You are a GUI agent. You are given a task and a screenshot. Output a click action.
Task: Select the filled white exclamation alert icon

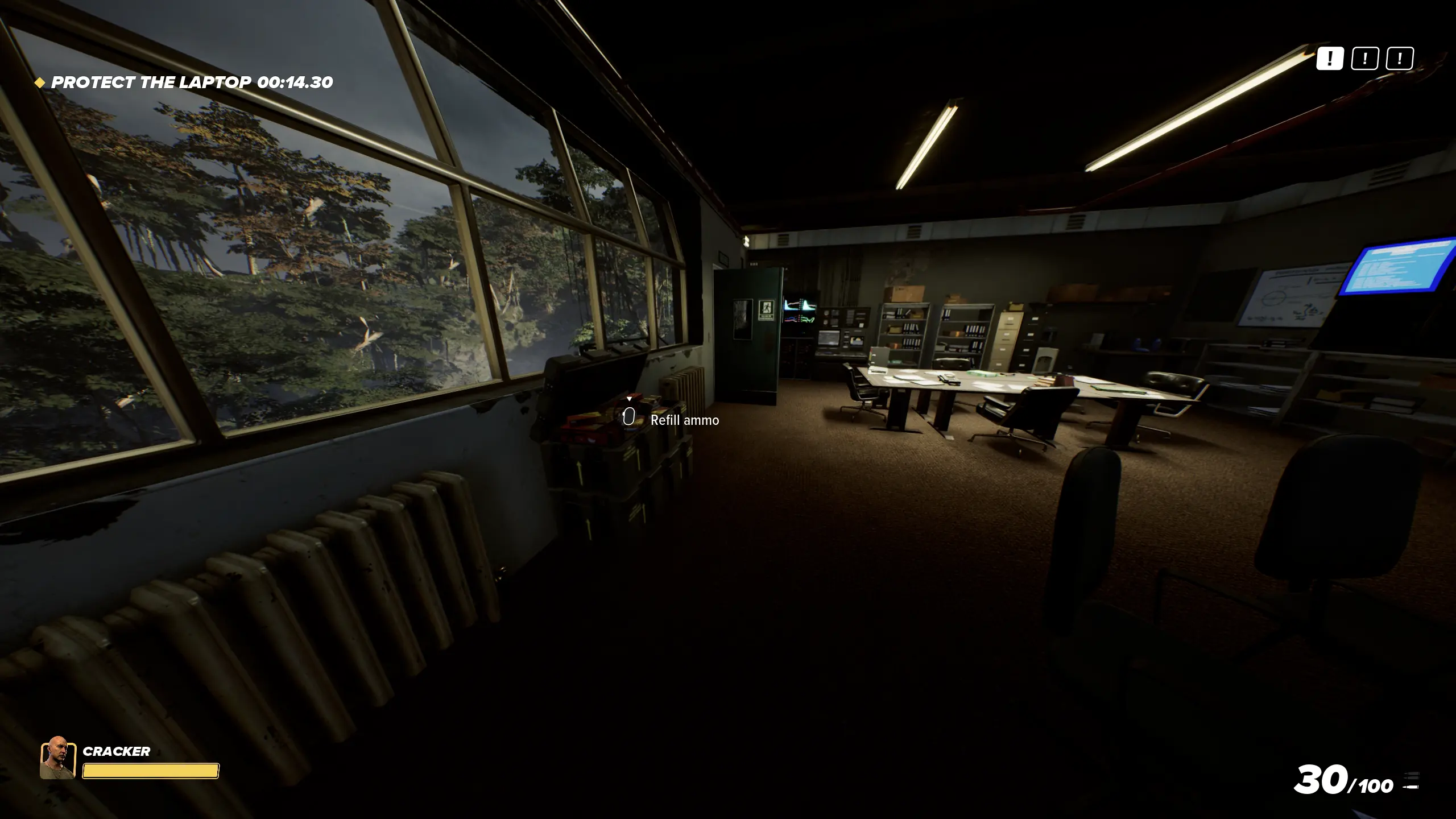pyautogui.click(x=1329, y=59)
